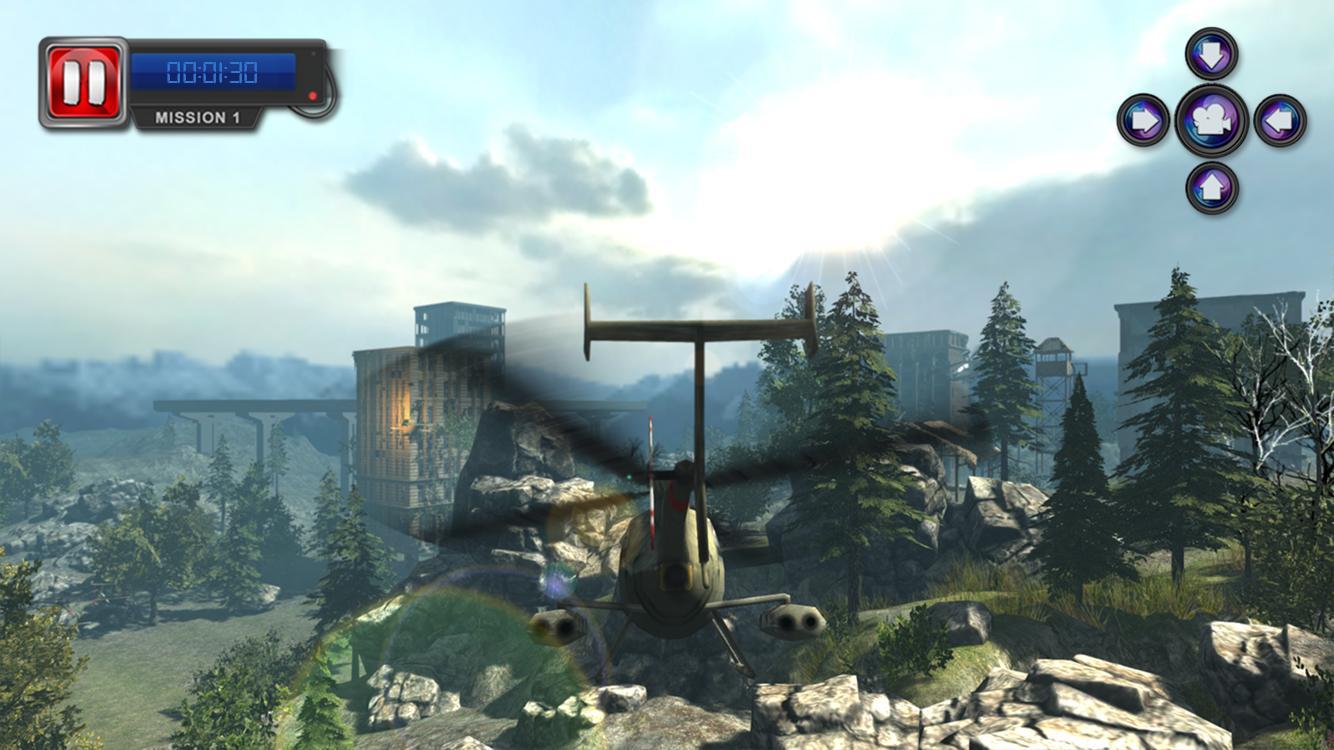
Task: Click the small red indicator light on the timer panel
Action: tap(313, 95)
